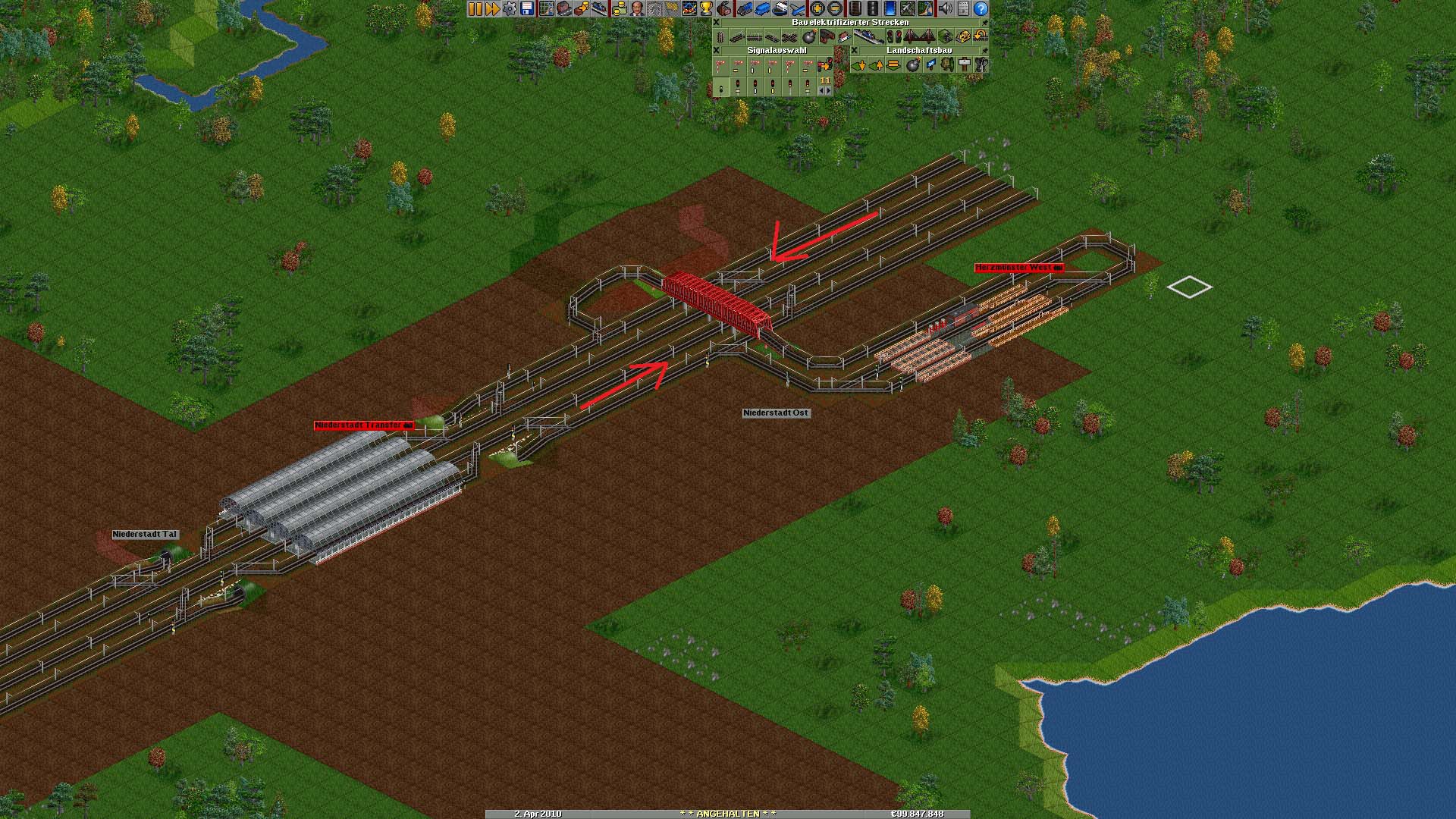
Task: Close the Bau elektrifizierter Strecken window
Action: pyautogui.click(x=716, y=23)
